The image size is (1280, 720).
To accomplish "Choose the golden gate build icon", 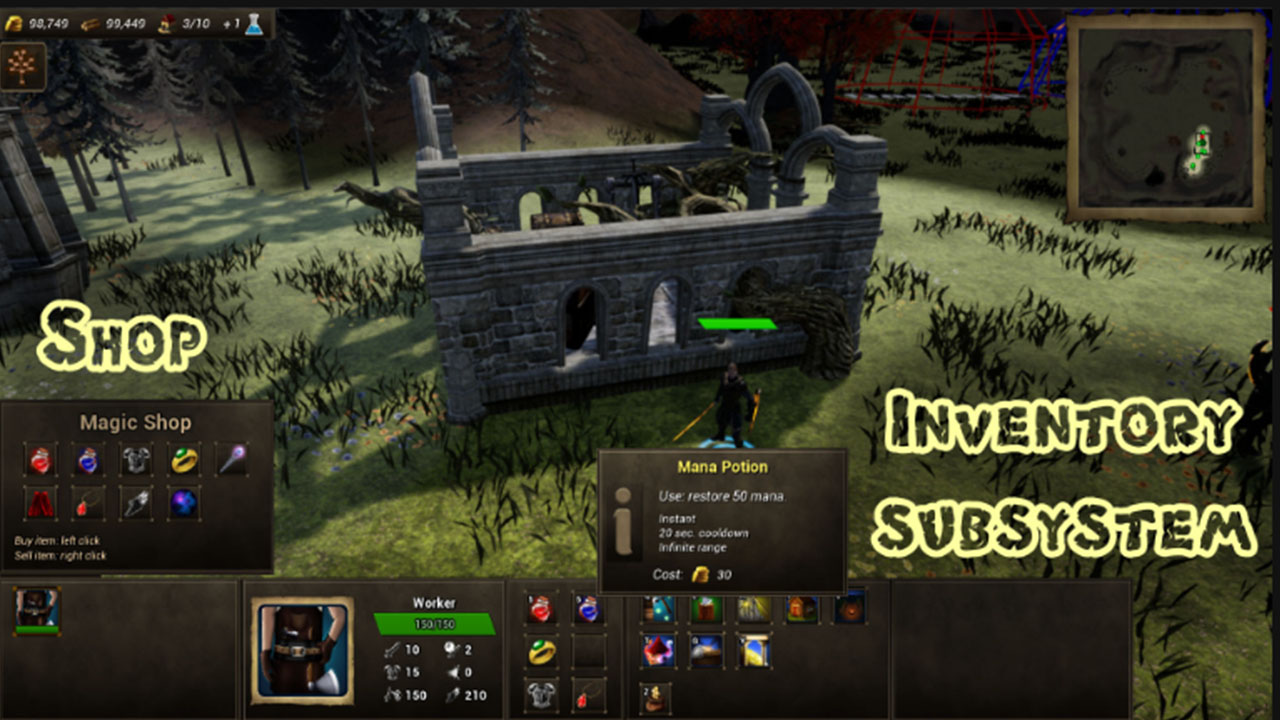I will pos(753,651).
